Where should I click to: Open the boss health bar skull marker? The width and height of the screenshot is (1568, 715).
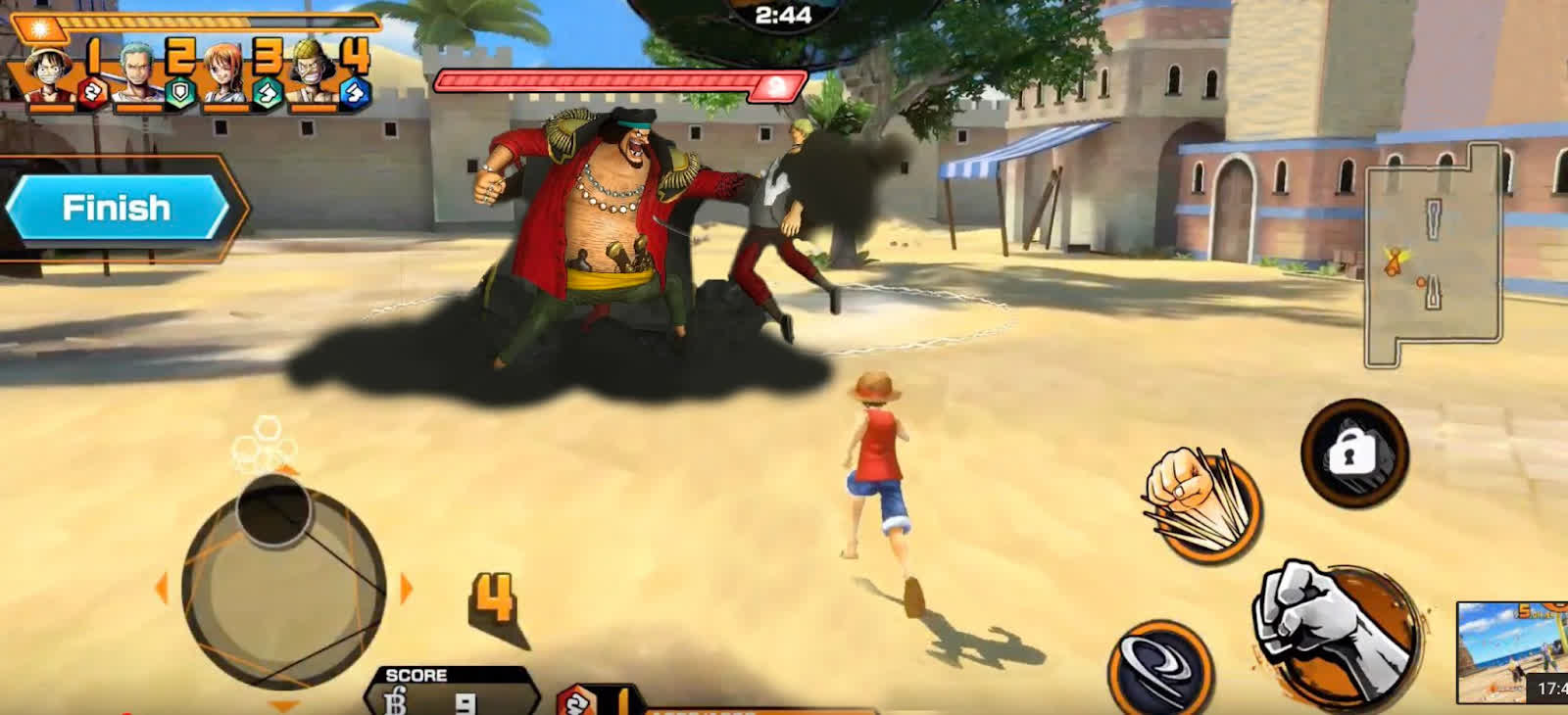point(773,86)
